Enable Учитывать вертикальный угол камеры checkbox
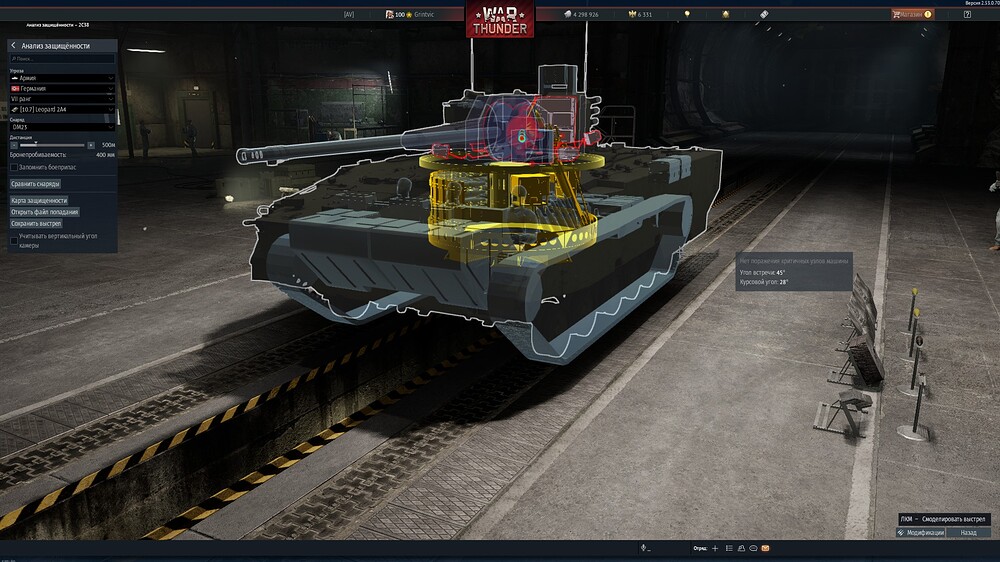 pyautogui.click(x=14, y=240)
